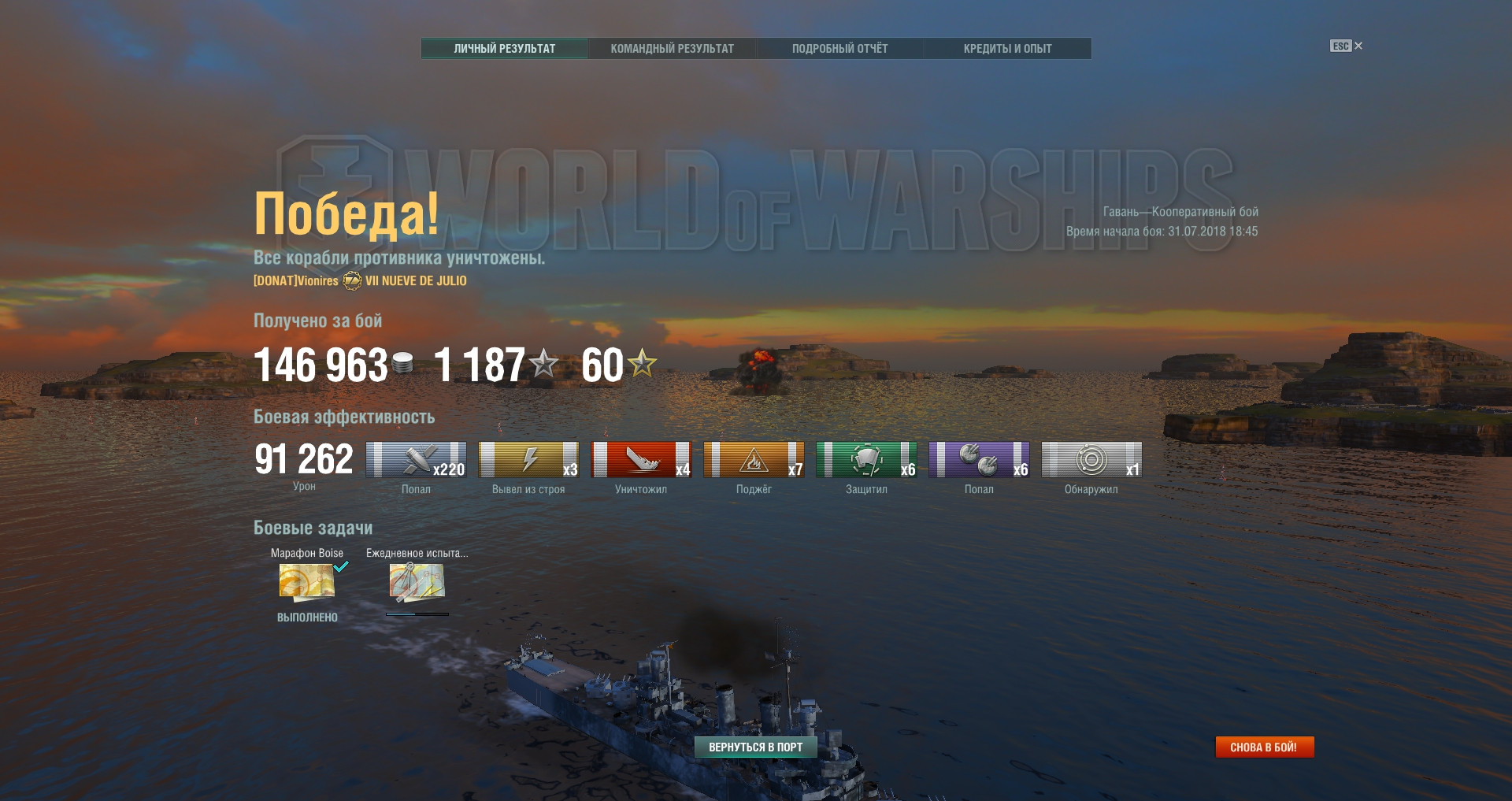
Task: Select the Обнаружил x1 ribbon
Action: pyautogui.click(x=1091, y=460)
